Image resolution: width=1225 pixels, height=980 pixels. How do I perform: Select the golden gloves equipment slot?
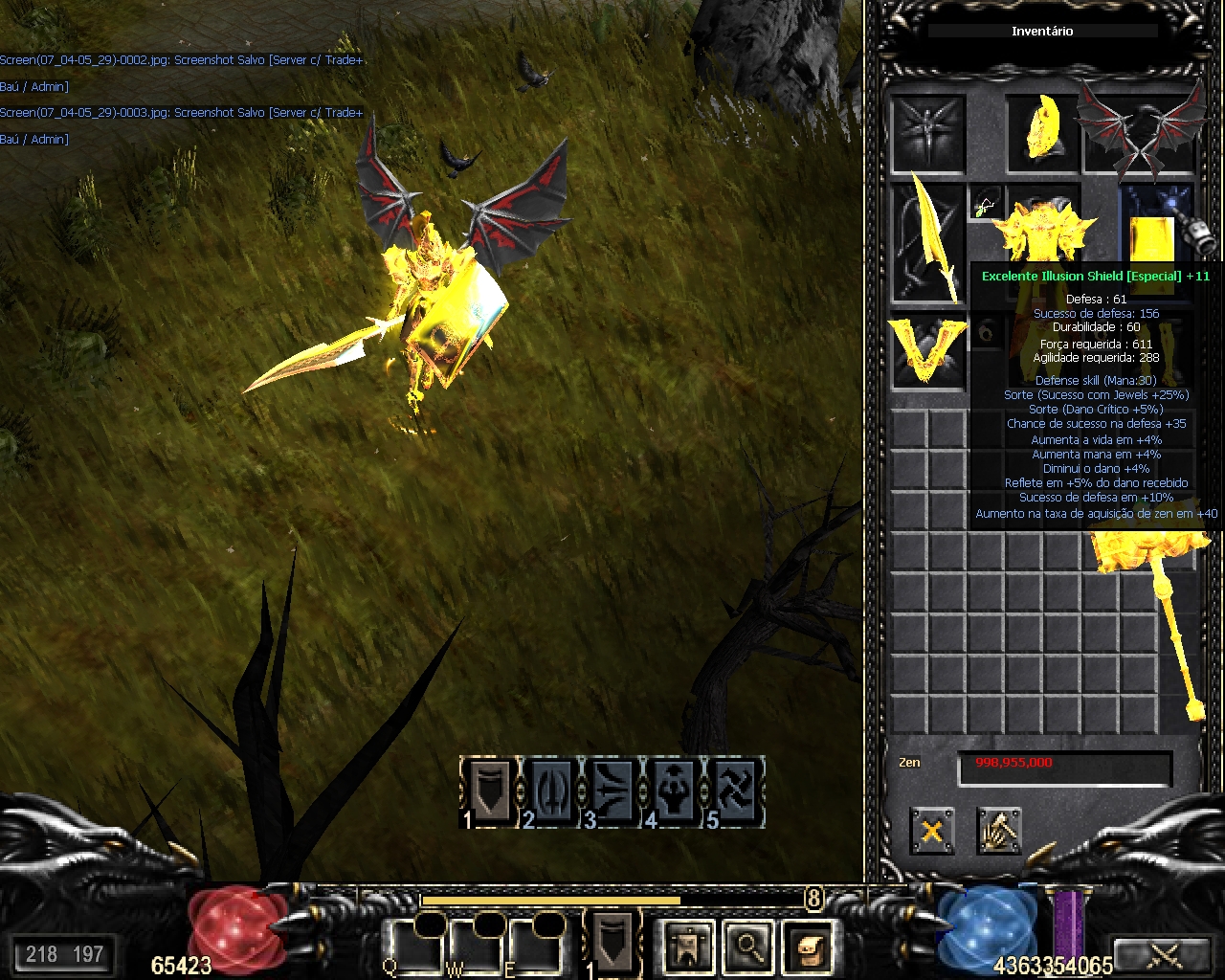926,351
